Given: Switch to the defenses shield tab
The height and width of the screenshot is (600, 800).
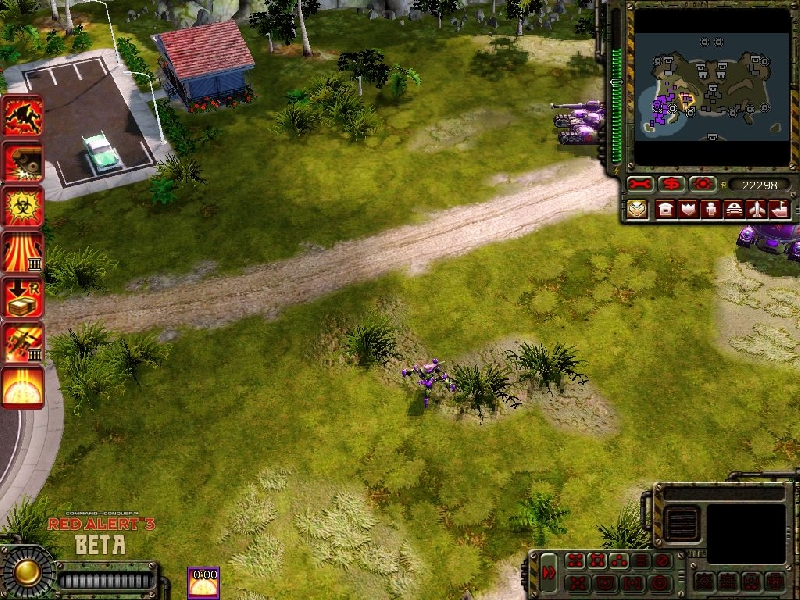Looking at the screenshot, I should click(x=688, y=210).
